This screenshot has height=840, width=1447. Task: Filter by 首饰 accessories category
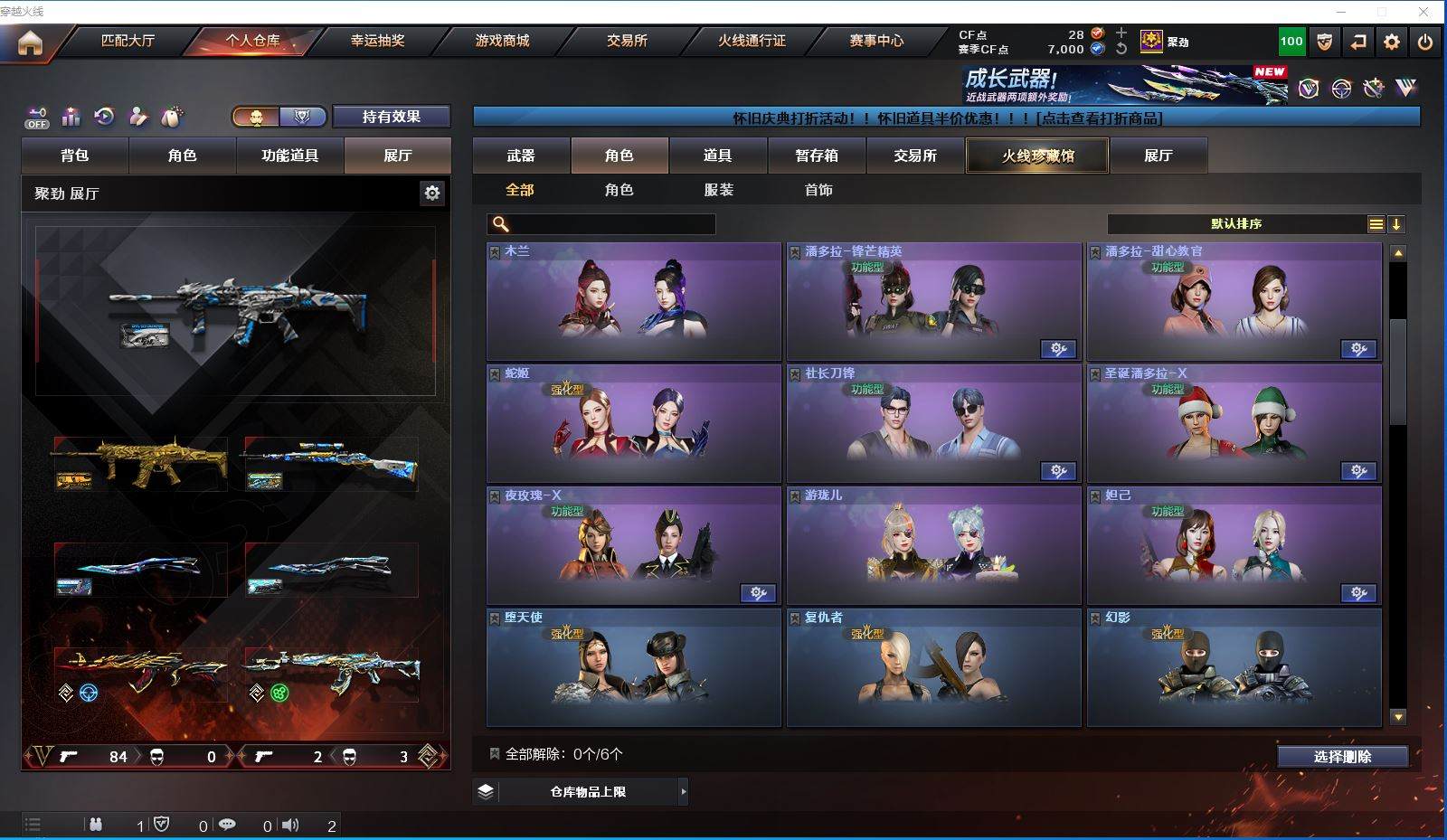click(818, 190)
